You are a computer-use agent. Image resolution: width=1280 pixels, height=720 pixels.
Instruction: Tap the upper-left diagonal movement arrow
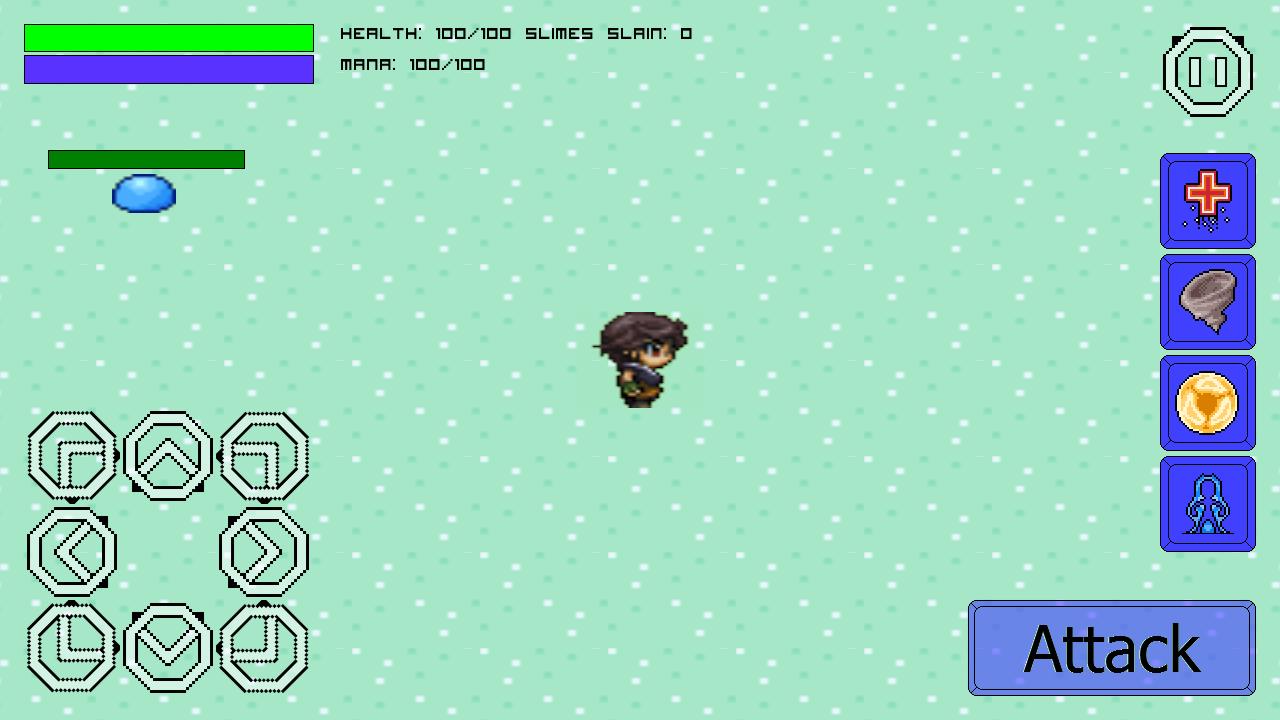click(x=71, y=456)
